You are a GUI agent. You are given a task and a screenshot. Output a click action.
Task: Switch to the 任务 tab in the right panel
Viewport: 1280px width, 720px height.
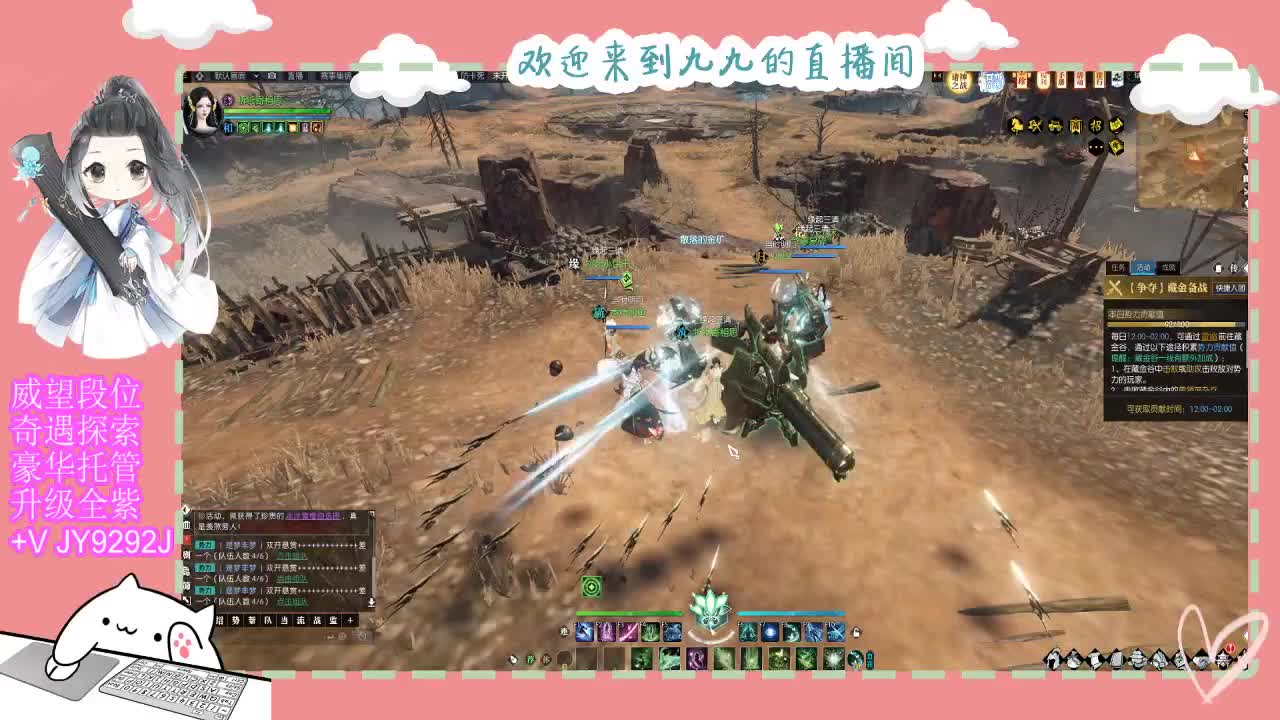point(1118,267)
